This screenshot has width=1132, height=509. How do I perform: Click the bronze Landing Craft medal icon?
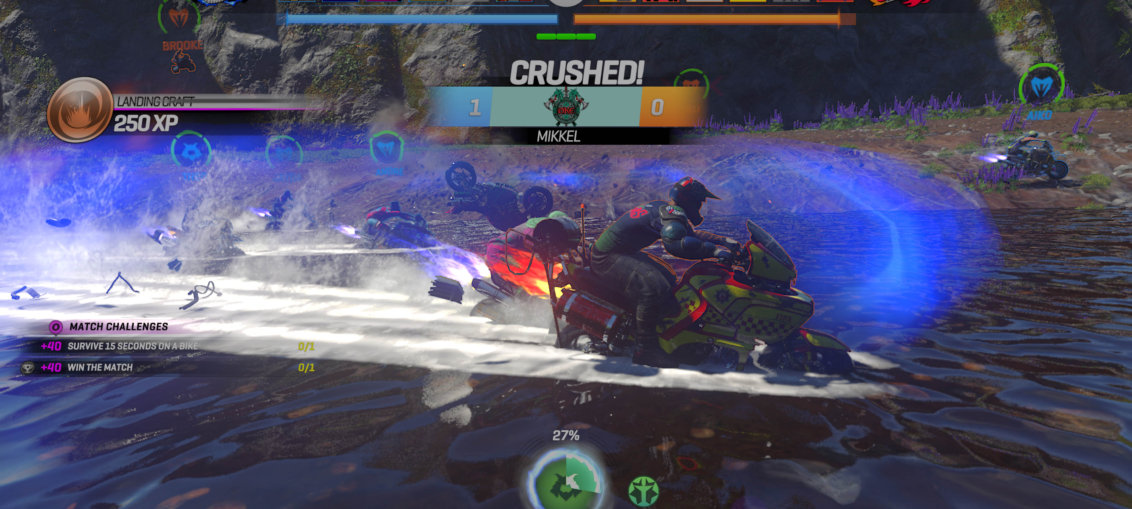pyautogui.click(x=79, y=110)
